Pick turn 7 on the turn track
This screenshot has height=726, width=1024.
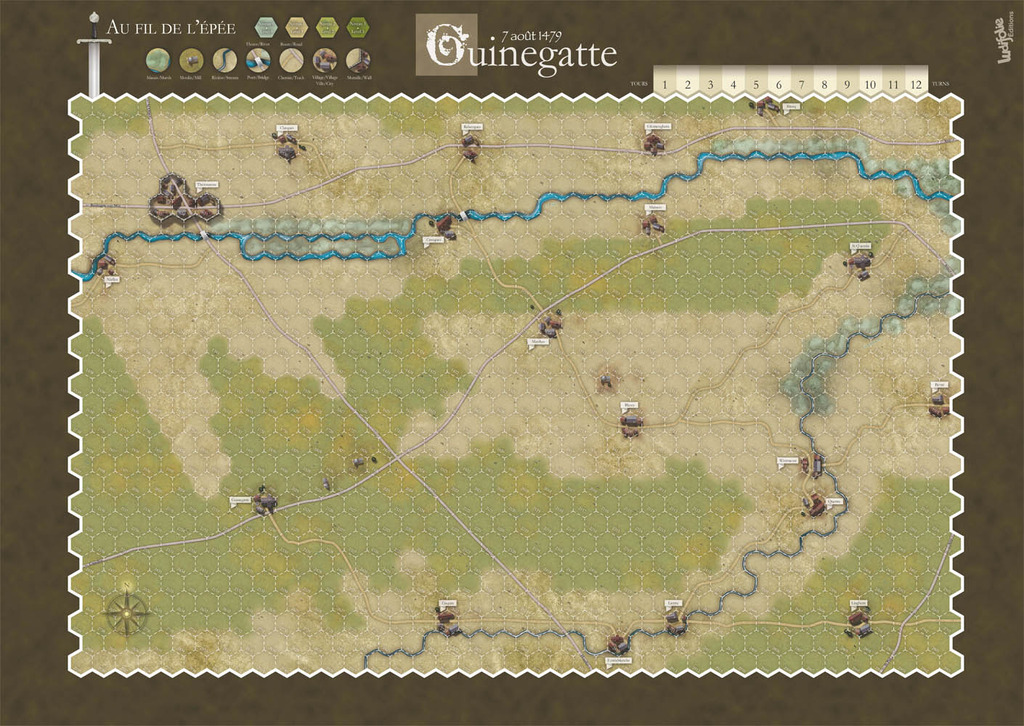(x=802, y=84)
